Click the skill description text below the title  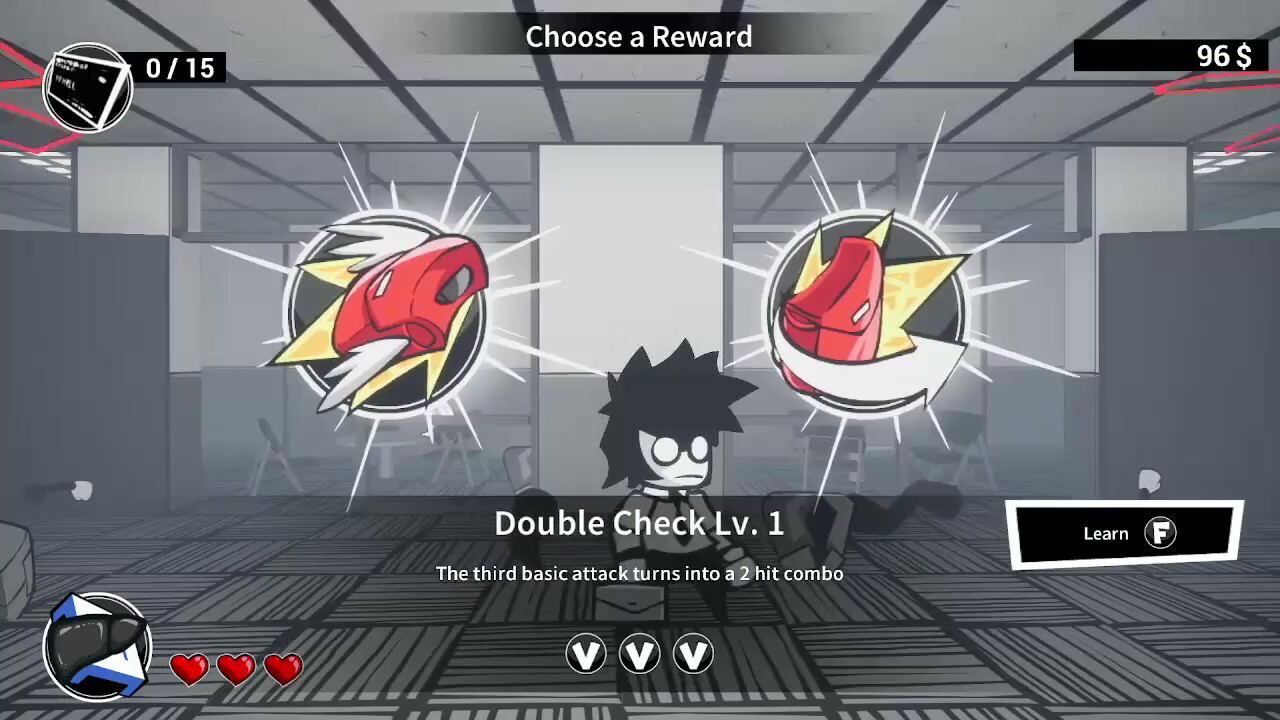(x=640, y=573)
